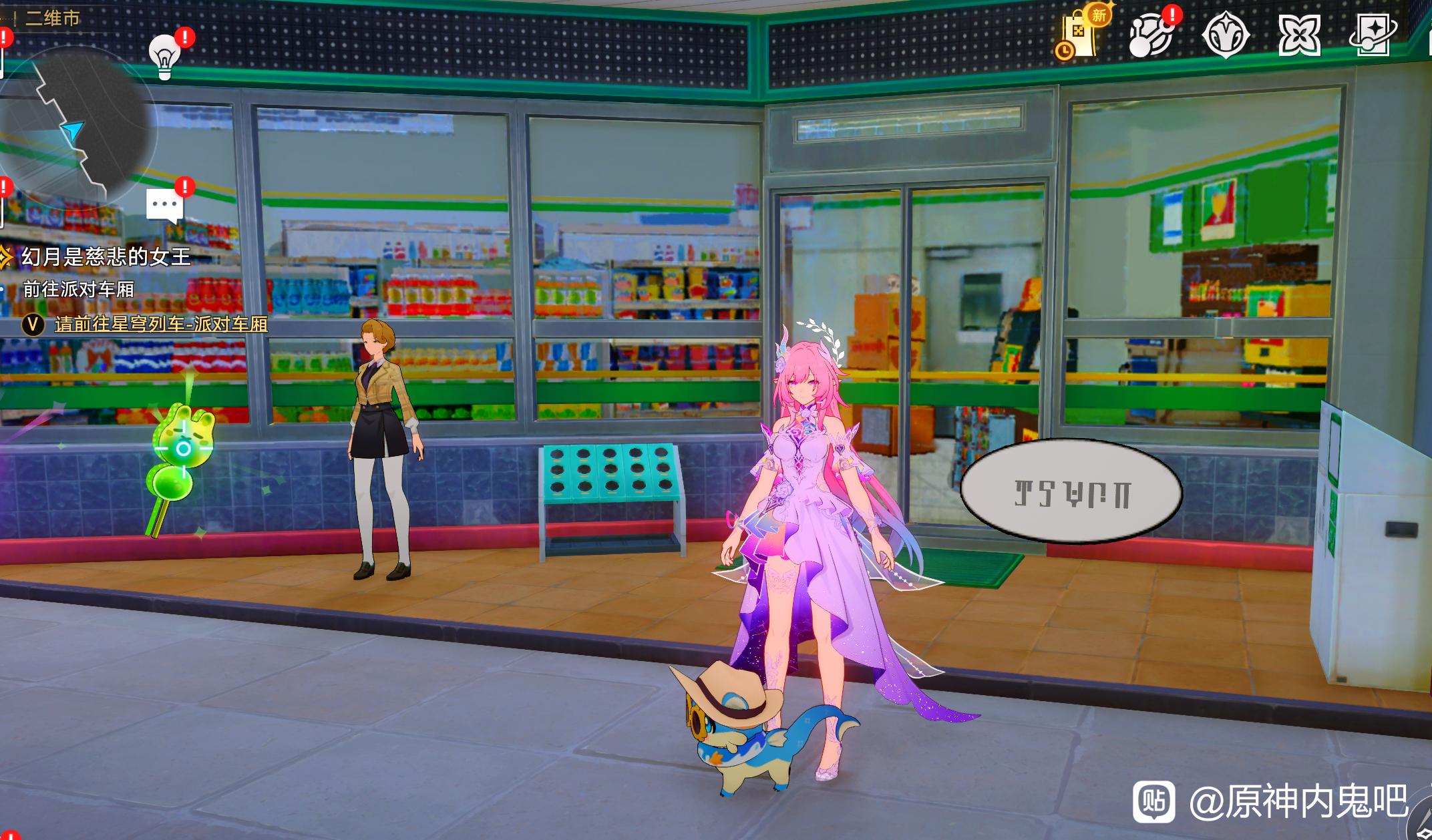The width and height of the screenshot is (1432, 840).
Task: Open the chat speech-bubble icon
Action: [164, 205]
